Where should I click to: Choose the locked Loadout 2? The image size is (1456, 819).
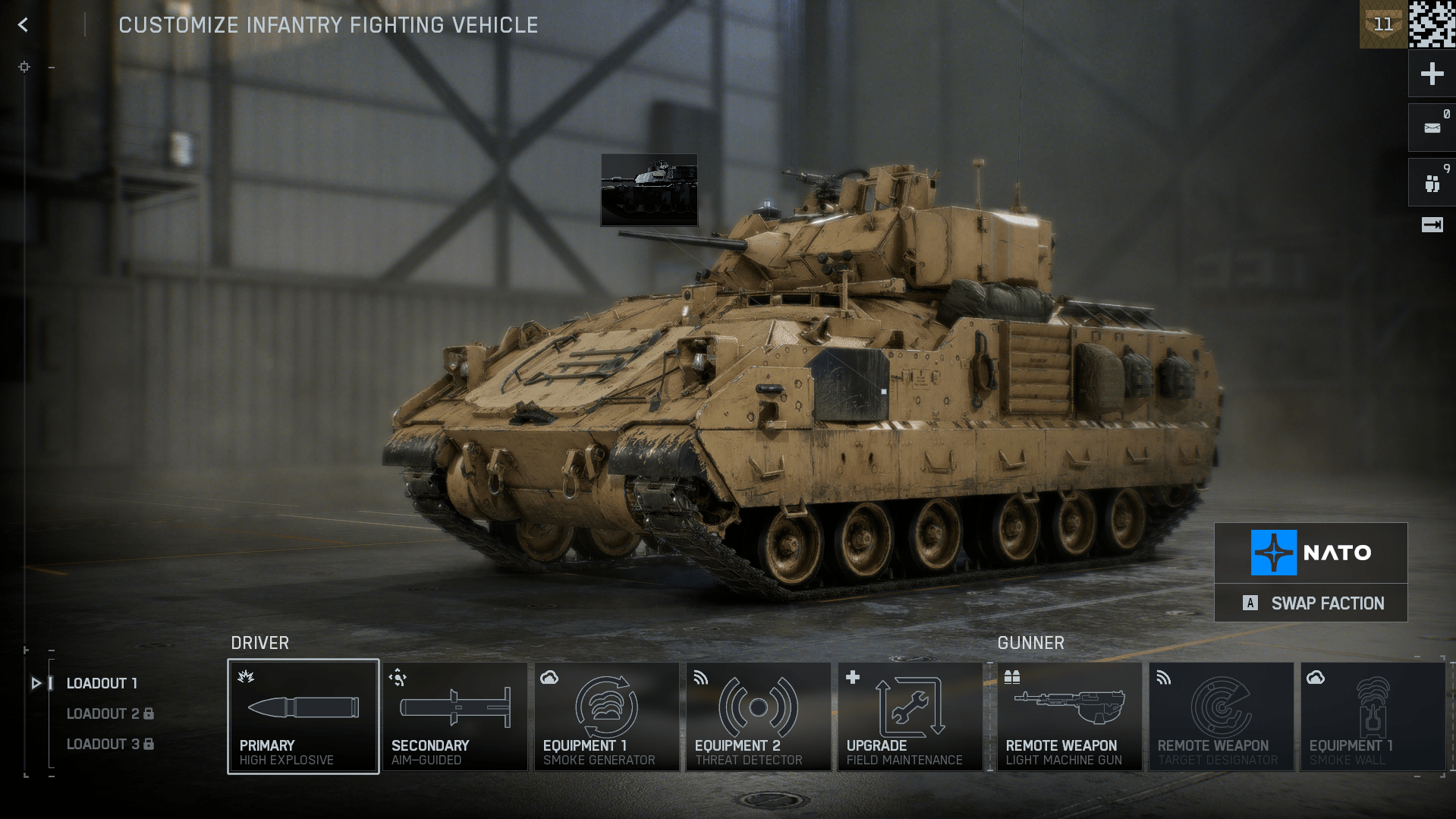109,713
